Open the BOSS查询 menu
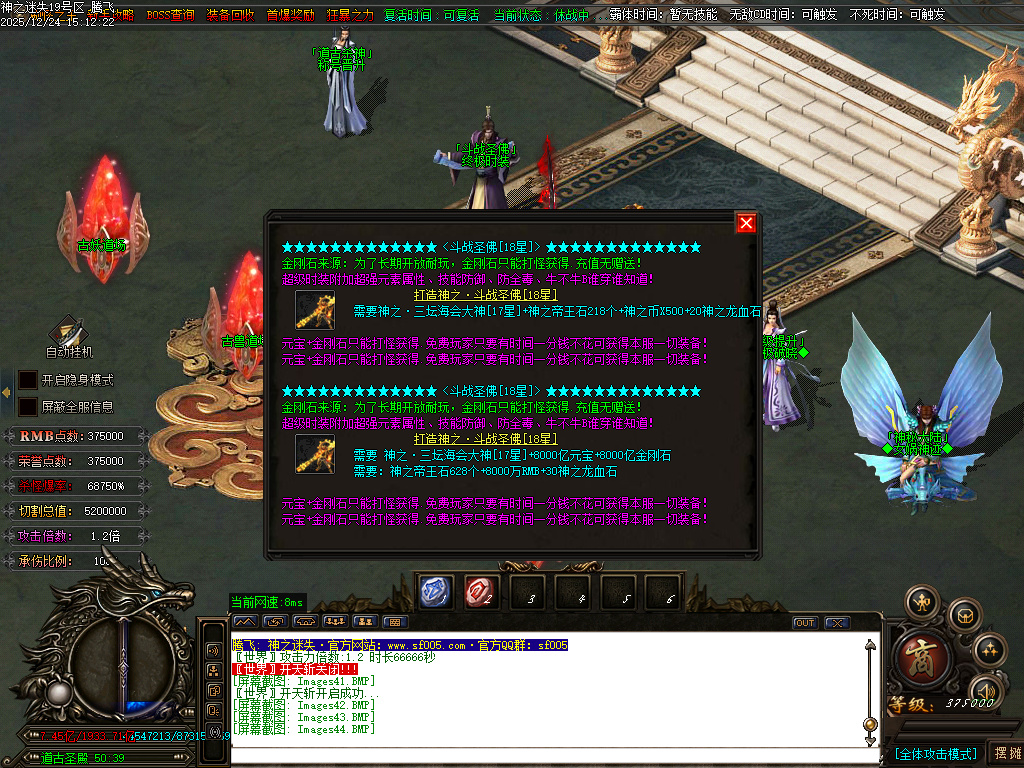 (170, 15)
